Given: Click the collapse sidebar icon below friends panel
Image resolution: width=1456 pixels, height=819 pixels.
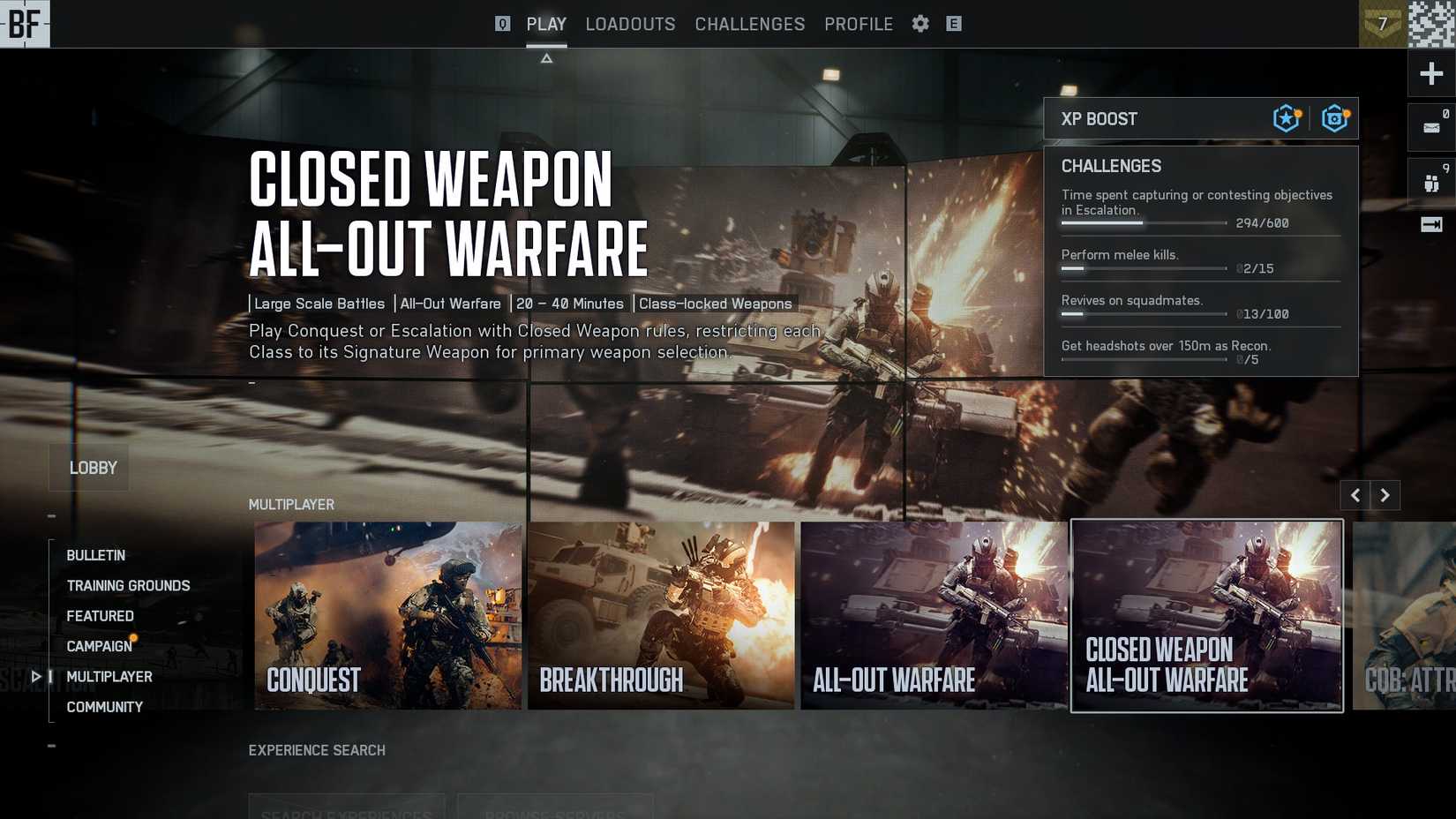Looking at the screenshot, I should [1430, 226].
